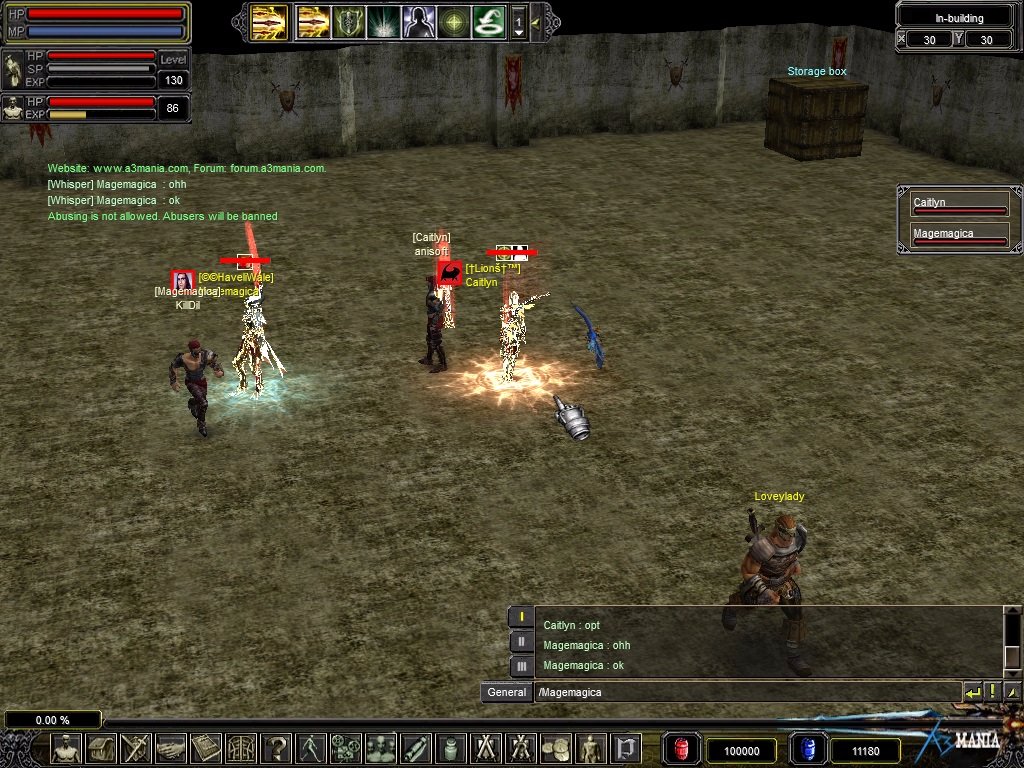Switch to chat tab II
The width and height of the screenshot is (1024, 768).
pyautogui.click(x=521, y=642)
